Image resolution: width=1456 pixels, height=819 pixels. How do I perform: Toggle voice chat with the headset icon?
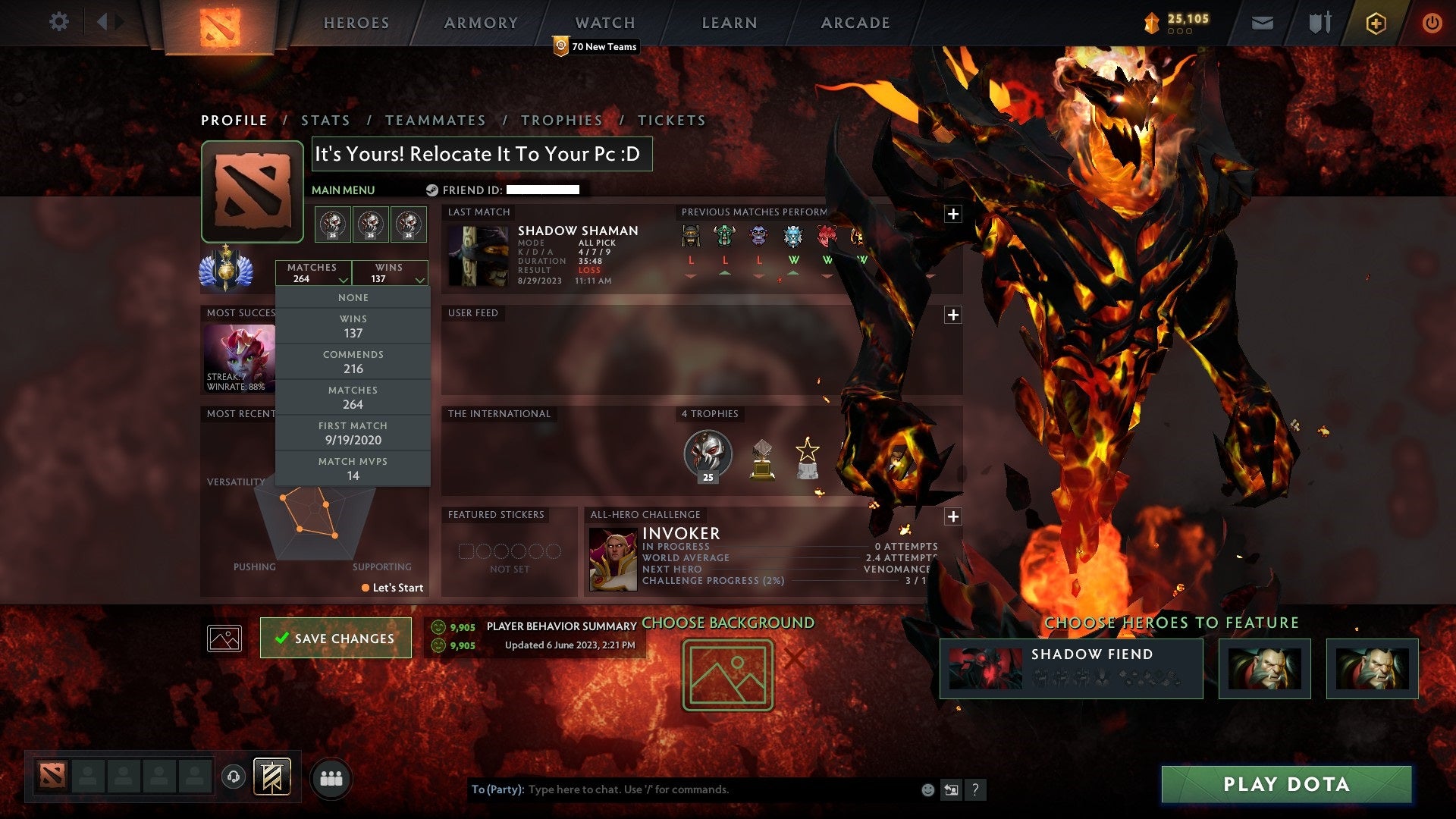pyautogui.click(x=233, y=775)
